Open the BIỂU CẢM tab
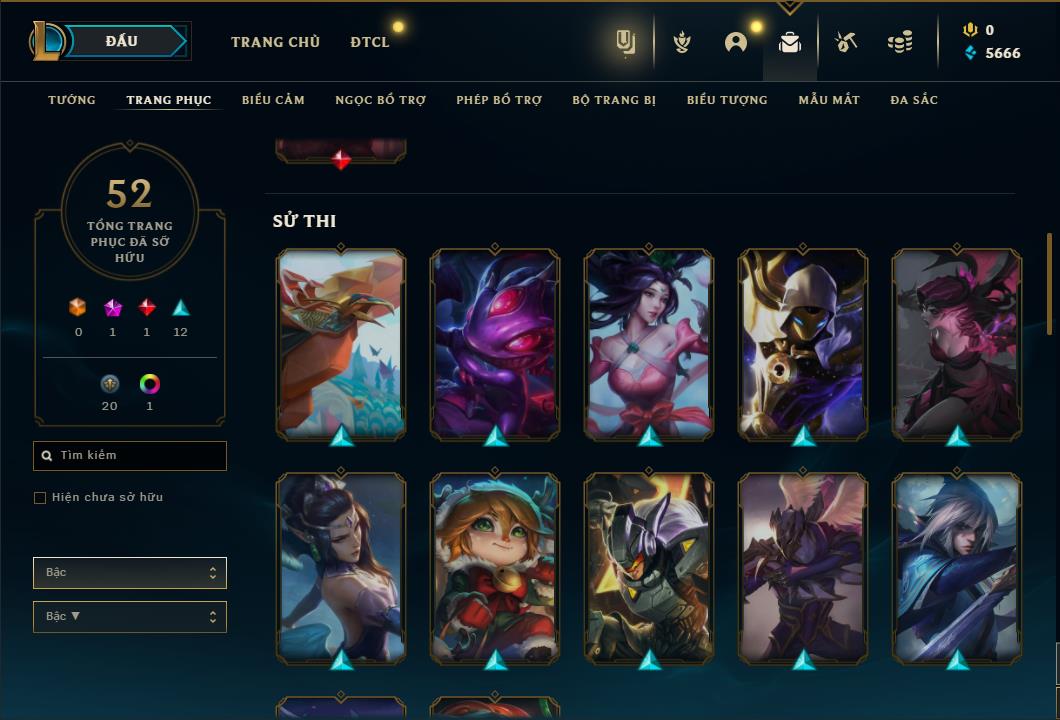 273,100
